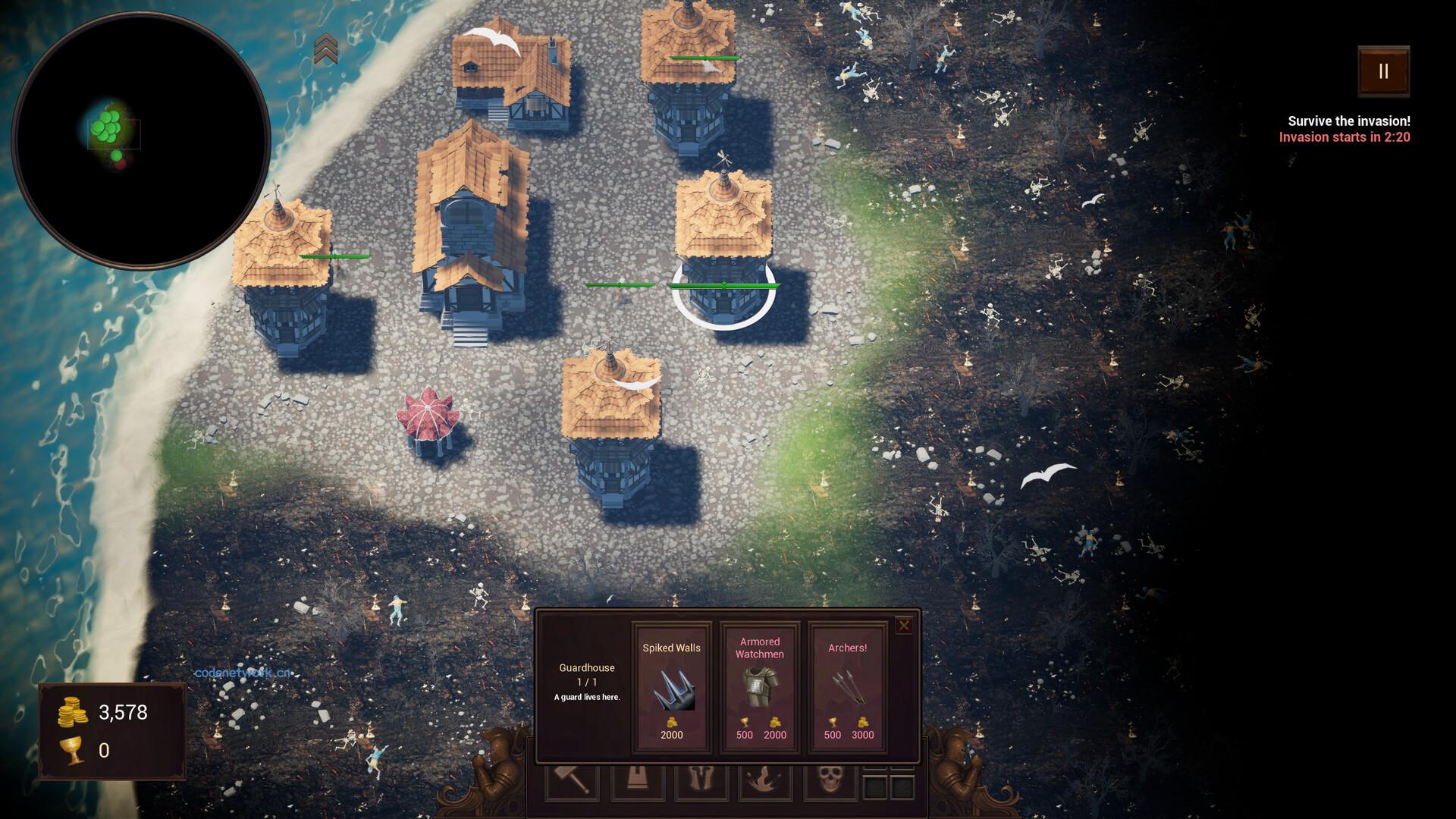The height and width of the screenshot is (819, 1456).
Task: Select the hammer build icon
Action: pos(573,783)
